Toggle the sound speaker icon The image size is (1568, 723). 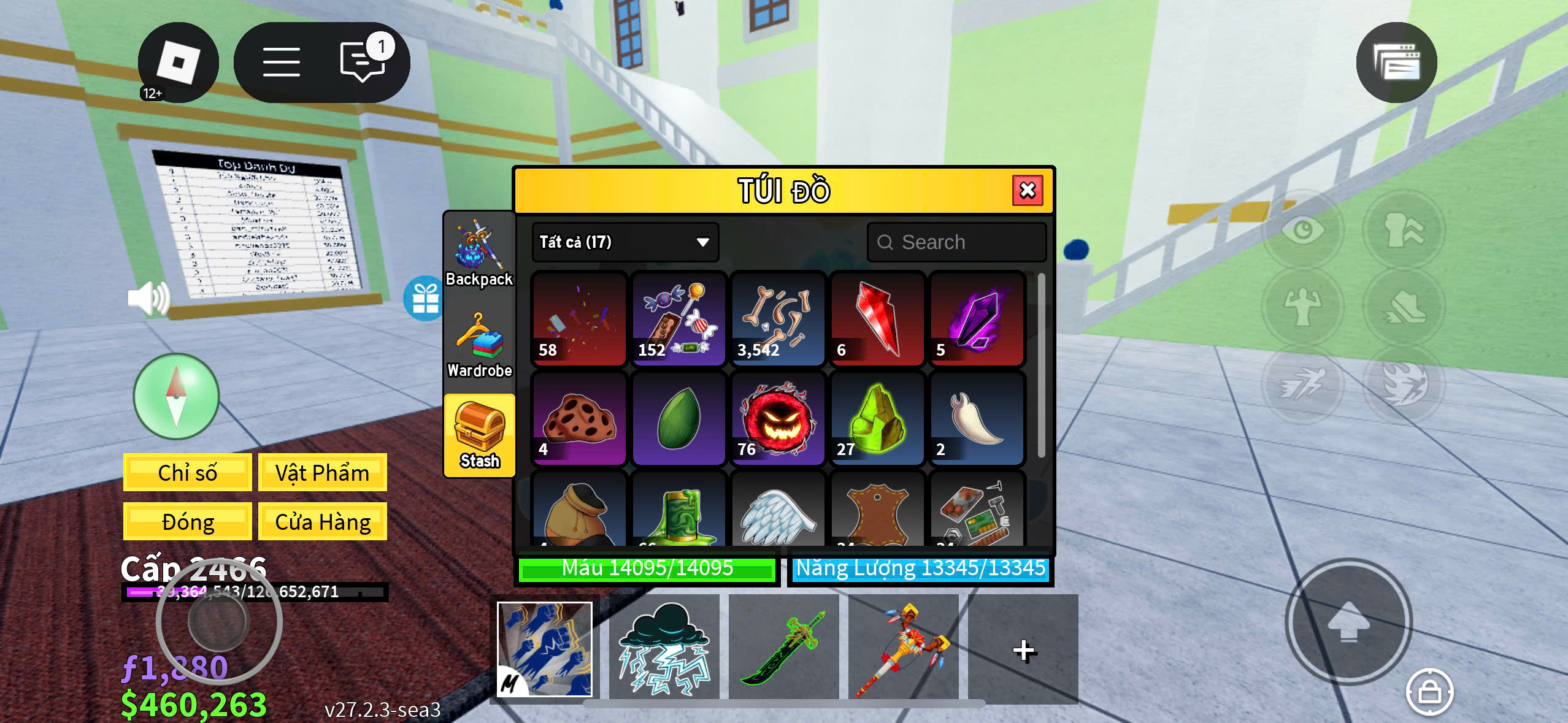pyautogui.click(x=148, y=299)
